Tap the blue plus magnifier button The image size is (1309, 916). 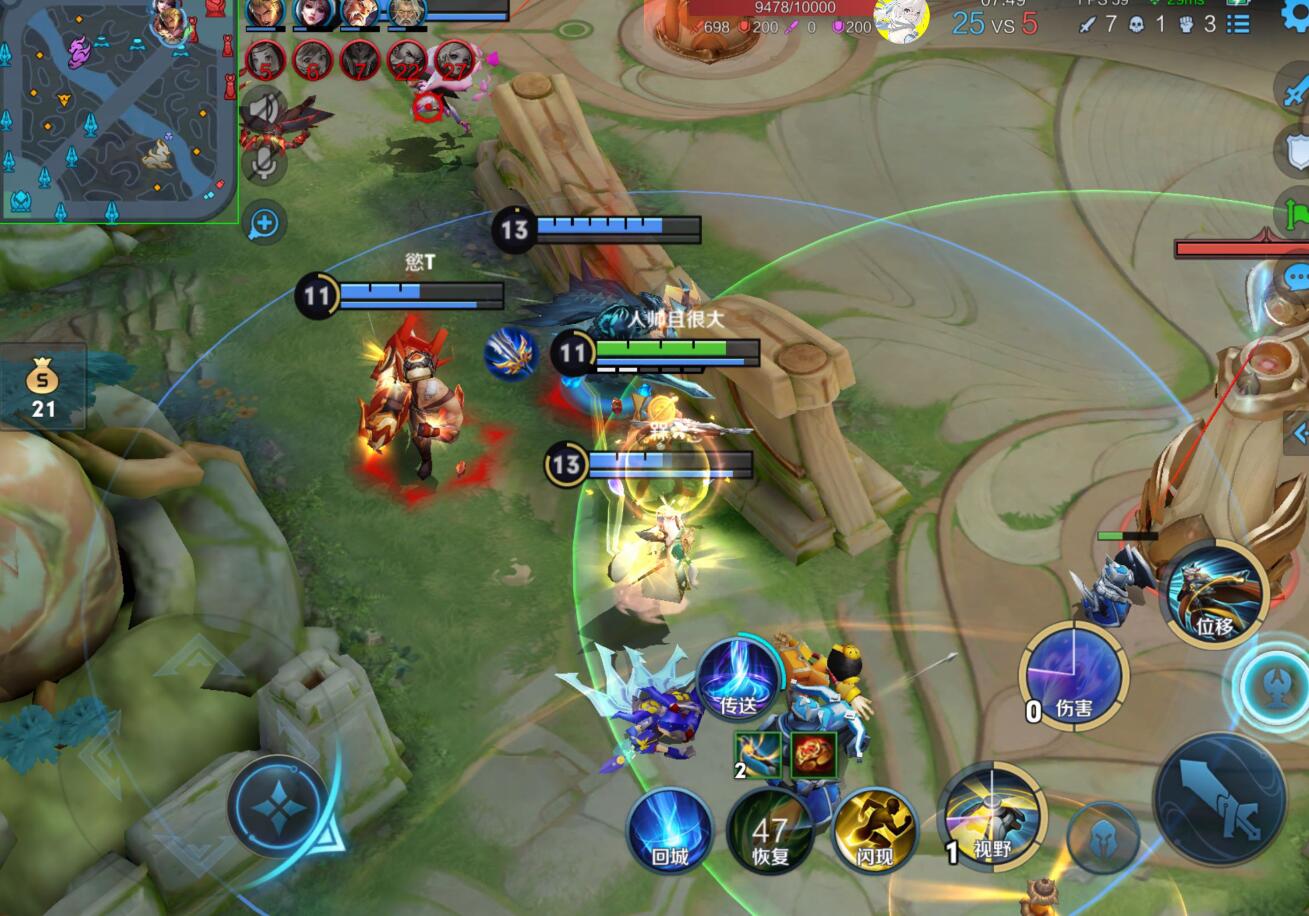click(264, 224)
